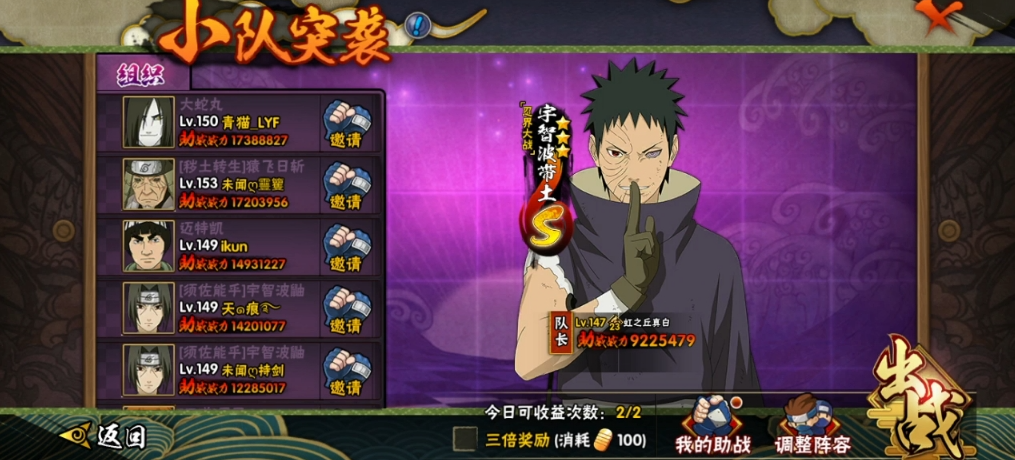This screenshot has width=1015, height=460.
Task: Switch to the 组织 tab
Action: [x=143, y=74]
